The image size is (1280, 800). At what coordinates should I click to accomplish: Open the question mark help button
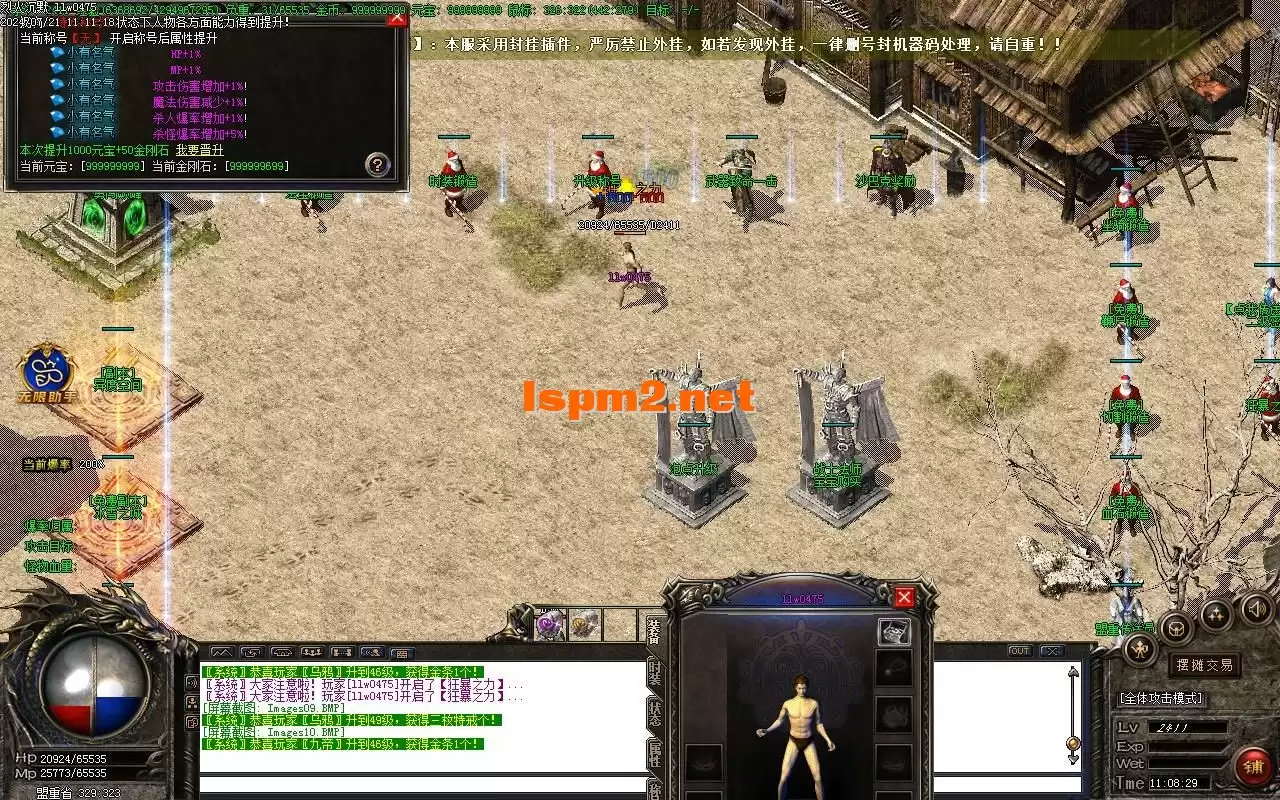click(377, 165)
